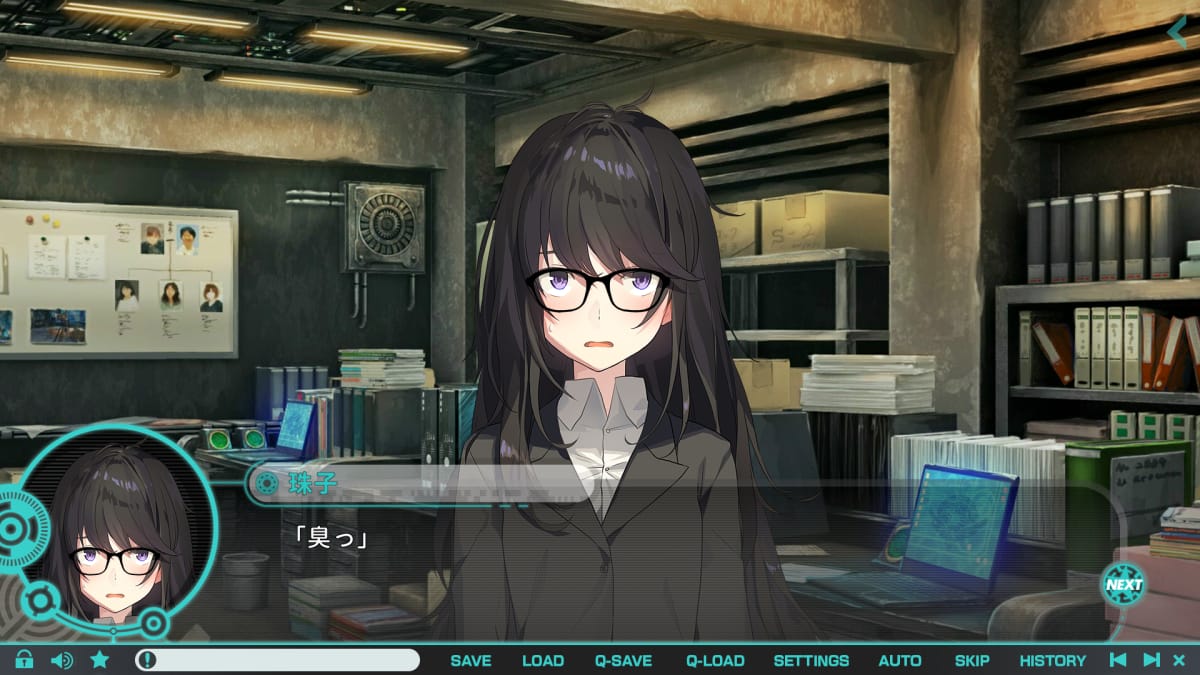Click the star favorite icon
The image size is (1200, 675).
coord(100,660)
